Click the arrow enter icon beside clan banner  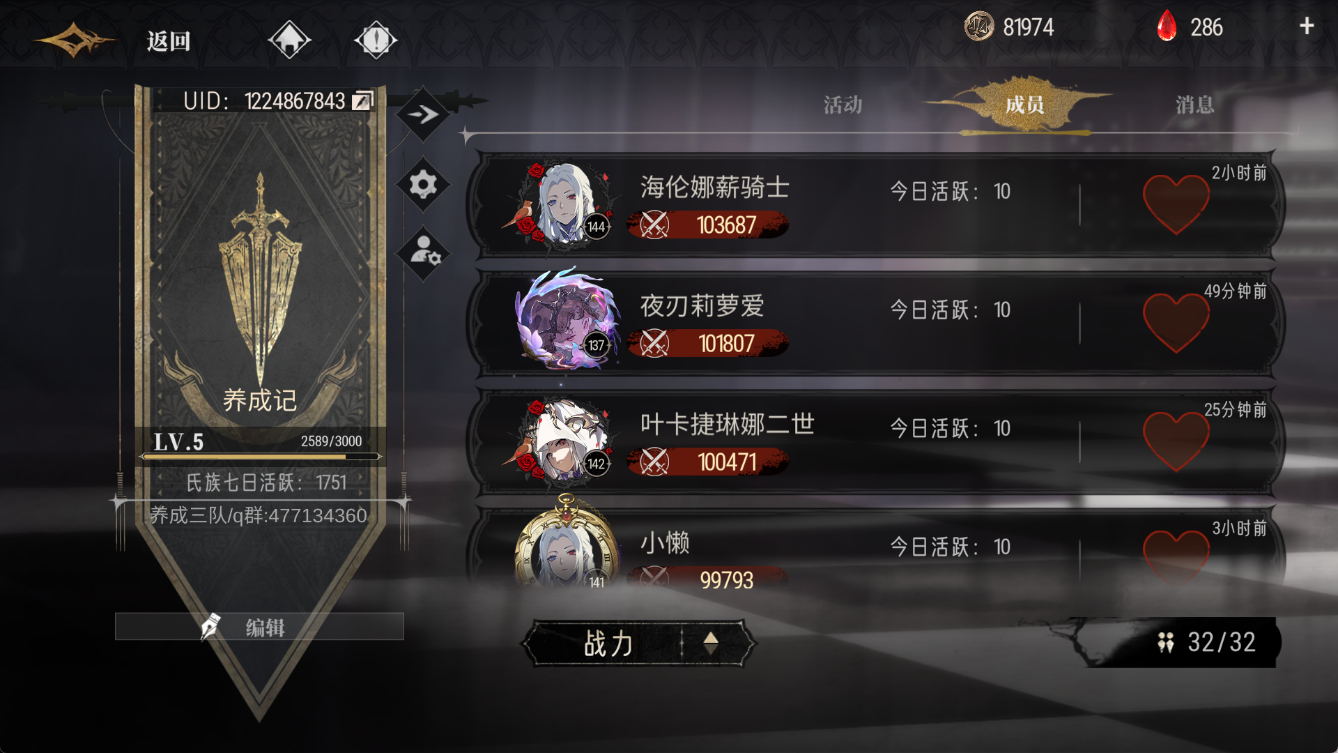422,112
